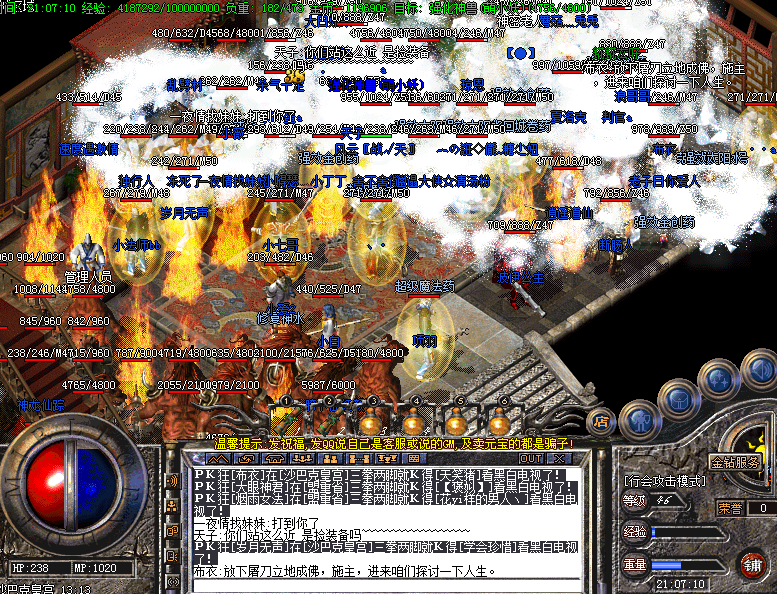This screenshot has width=777, height=594.
Task: Click the red 铺 stall button
Action: pos(753,562)
